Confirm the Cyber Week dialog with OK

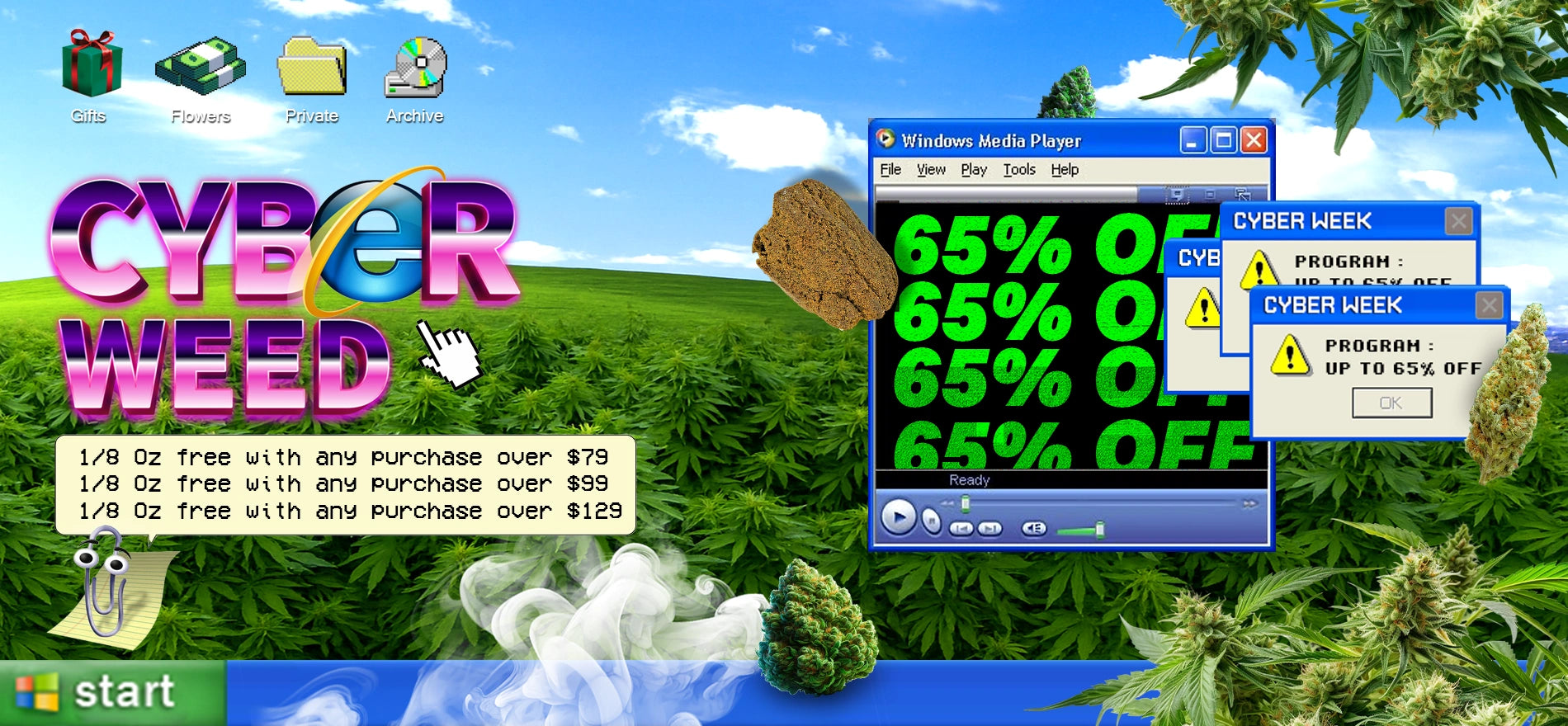click(1391, 403)
